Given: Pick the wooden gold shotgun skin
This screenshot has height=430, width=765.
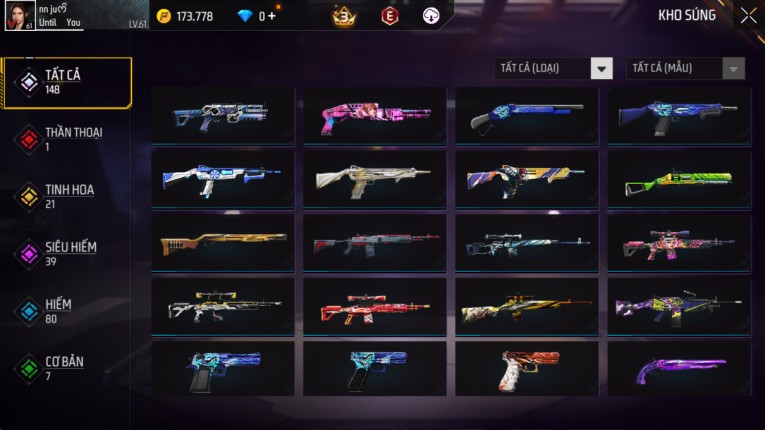Looking at the screenshot, I should [223, 244].
